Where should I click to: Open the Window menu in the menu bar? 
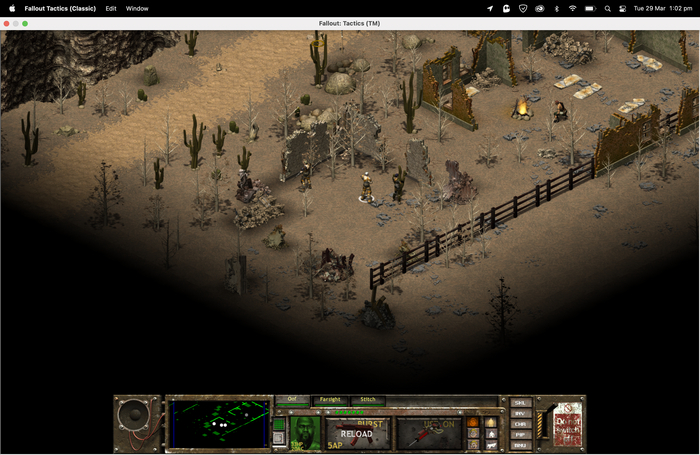pyautogui.click(x=137, y=8)
